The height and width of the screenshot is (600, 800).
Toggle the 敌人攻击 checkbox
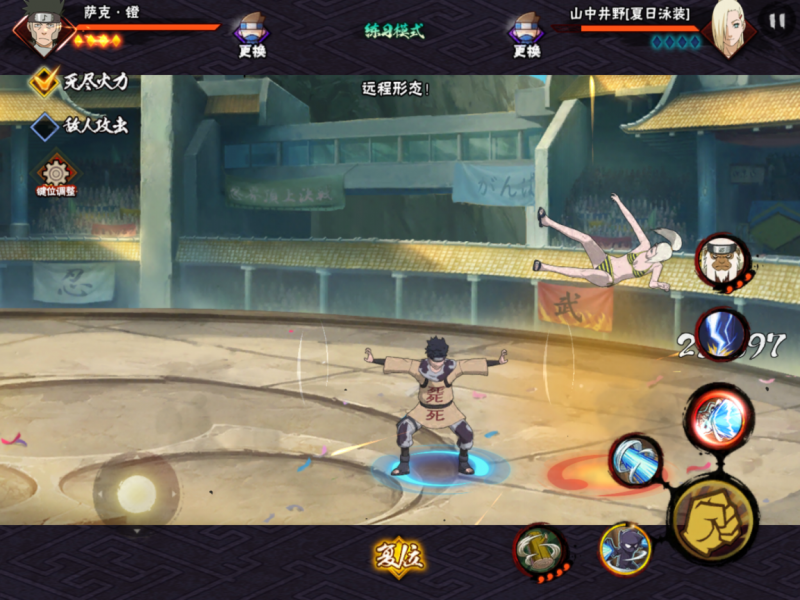pyautogui.click(x=45, y=127)
